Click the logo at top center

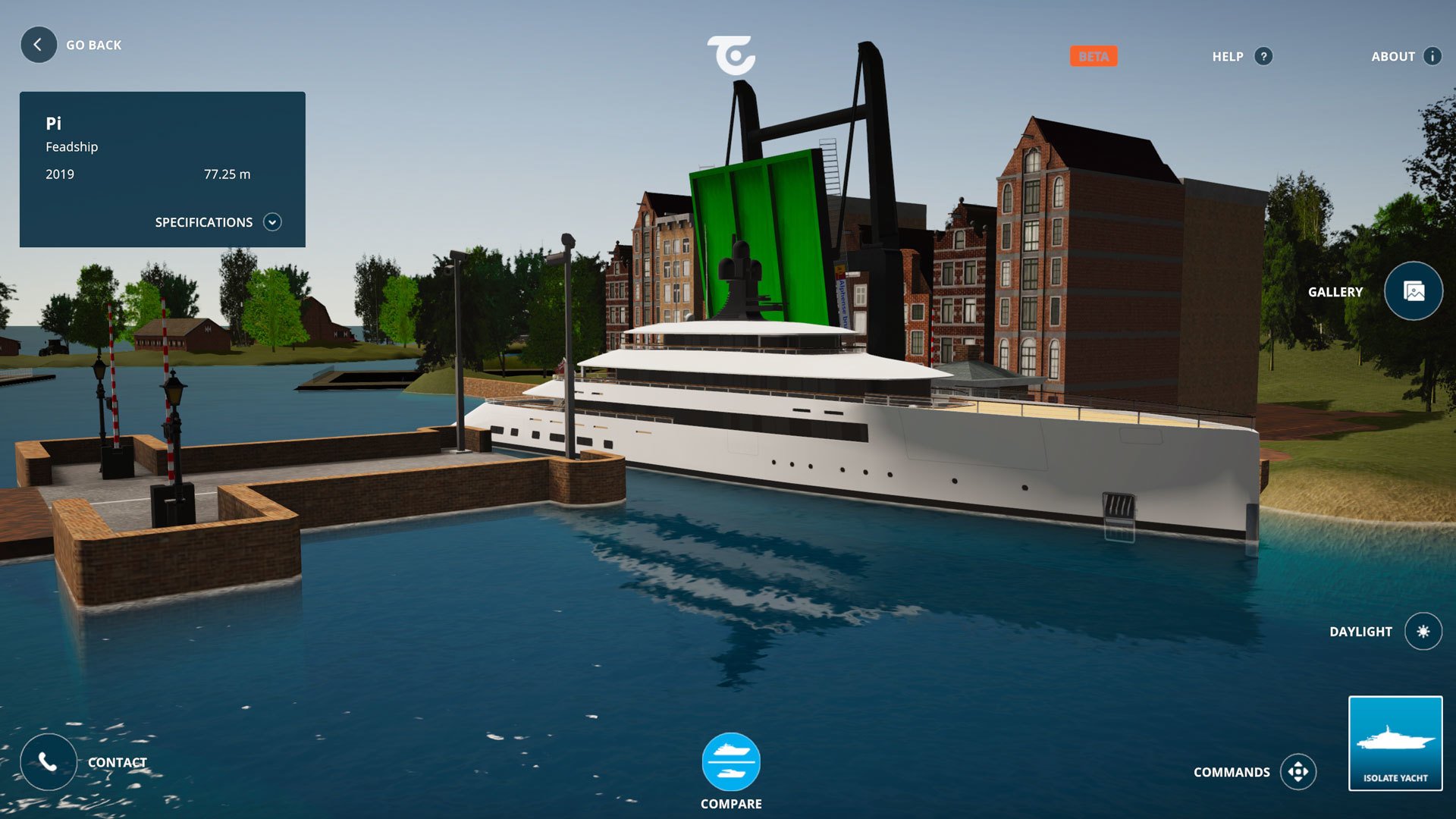click(x=730, y=55)
